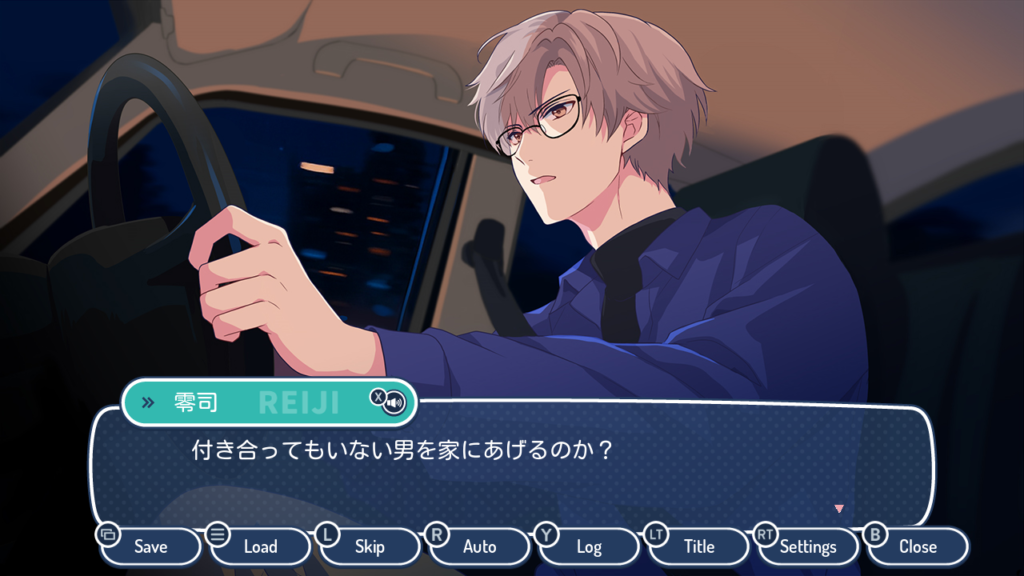The height and width of the screenshot is (576, 1024).
Task: Open the dialogue Log
Action: [589, 546]
